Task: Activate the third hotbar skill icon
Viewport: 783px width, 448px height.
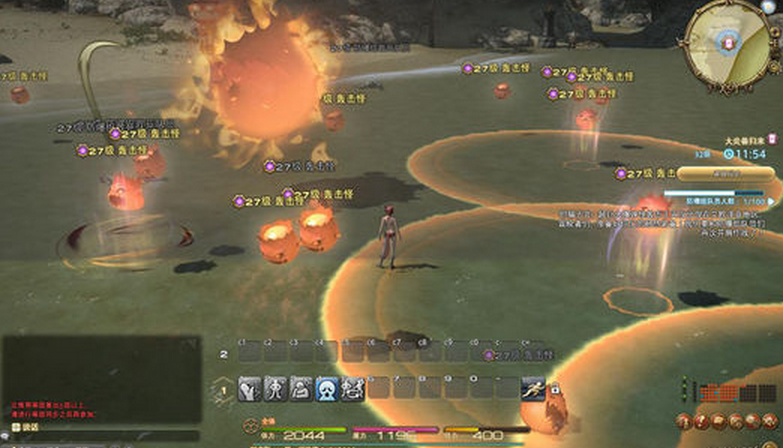Action: 301,388
